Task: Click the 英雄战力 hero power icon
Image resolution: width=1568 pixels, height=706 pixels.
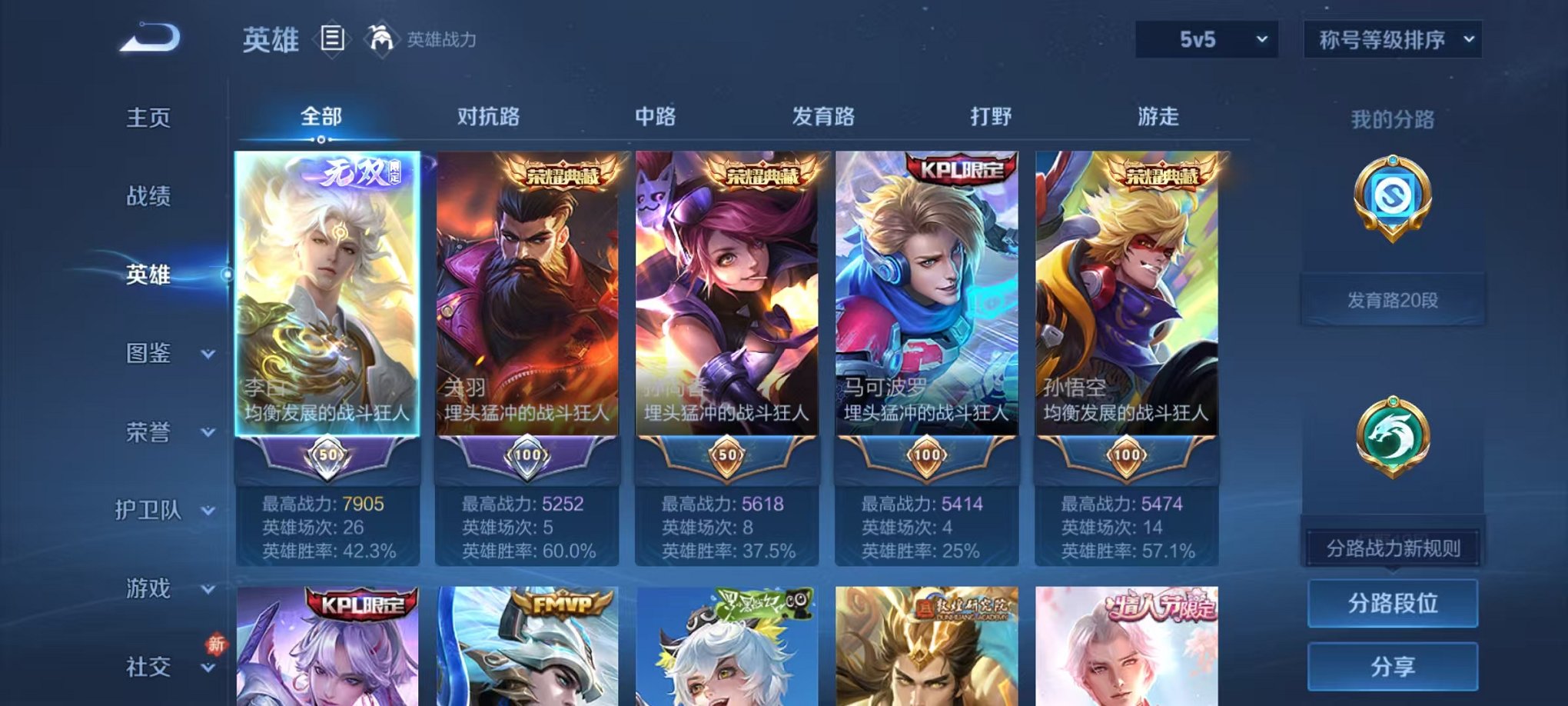Action: point(380,37)
